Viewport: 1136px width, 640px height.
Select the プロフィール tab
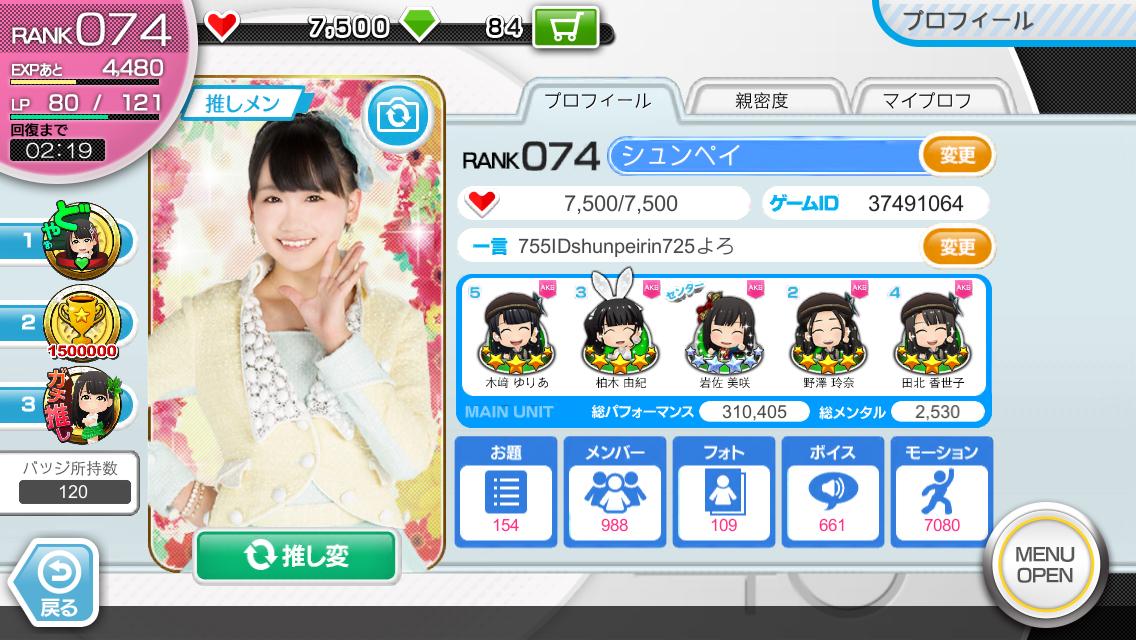point(597,100)
